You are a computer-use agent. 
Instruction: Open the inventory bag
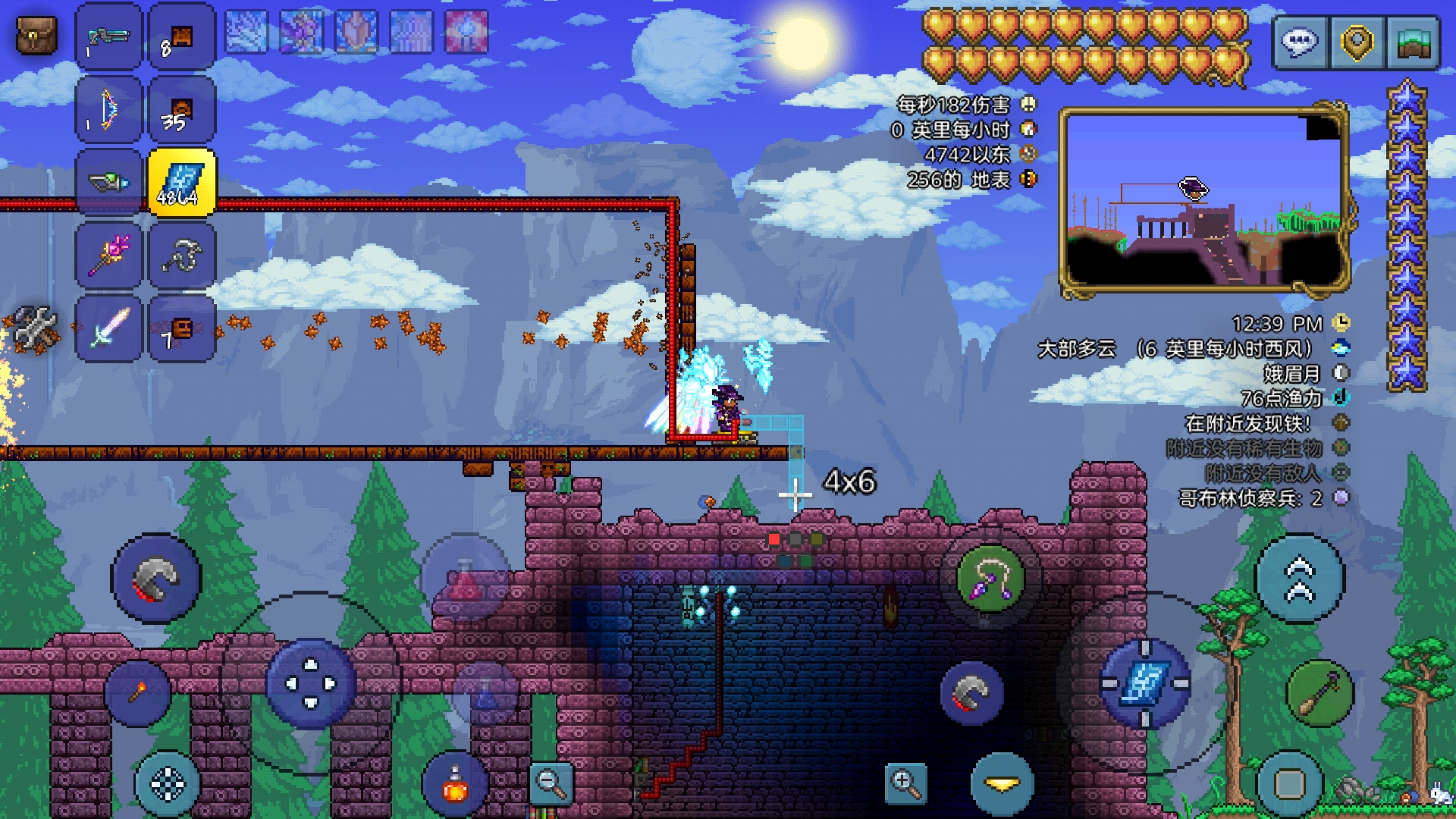pos(36,36)
